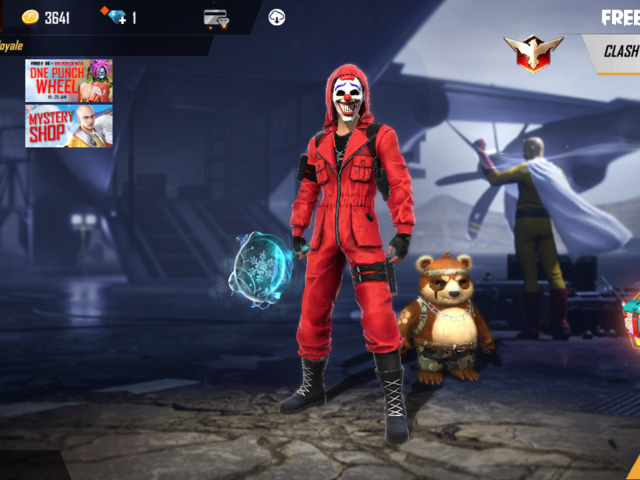Click the round download icon in top bar

pyautogui.click(x=277, y=17)
